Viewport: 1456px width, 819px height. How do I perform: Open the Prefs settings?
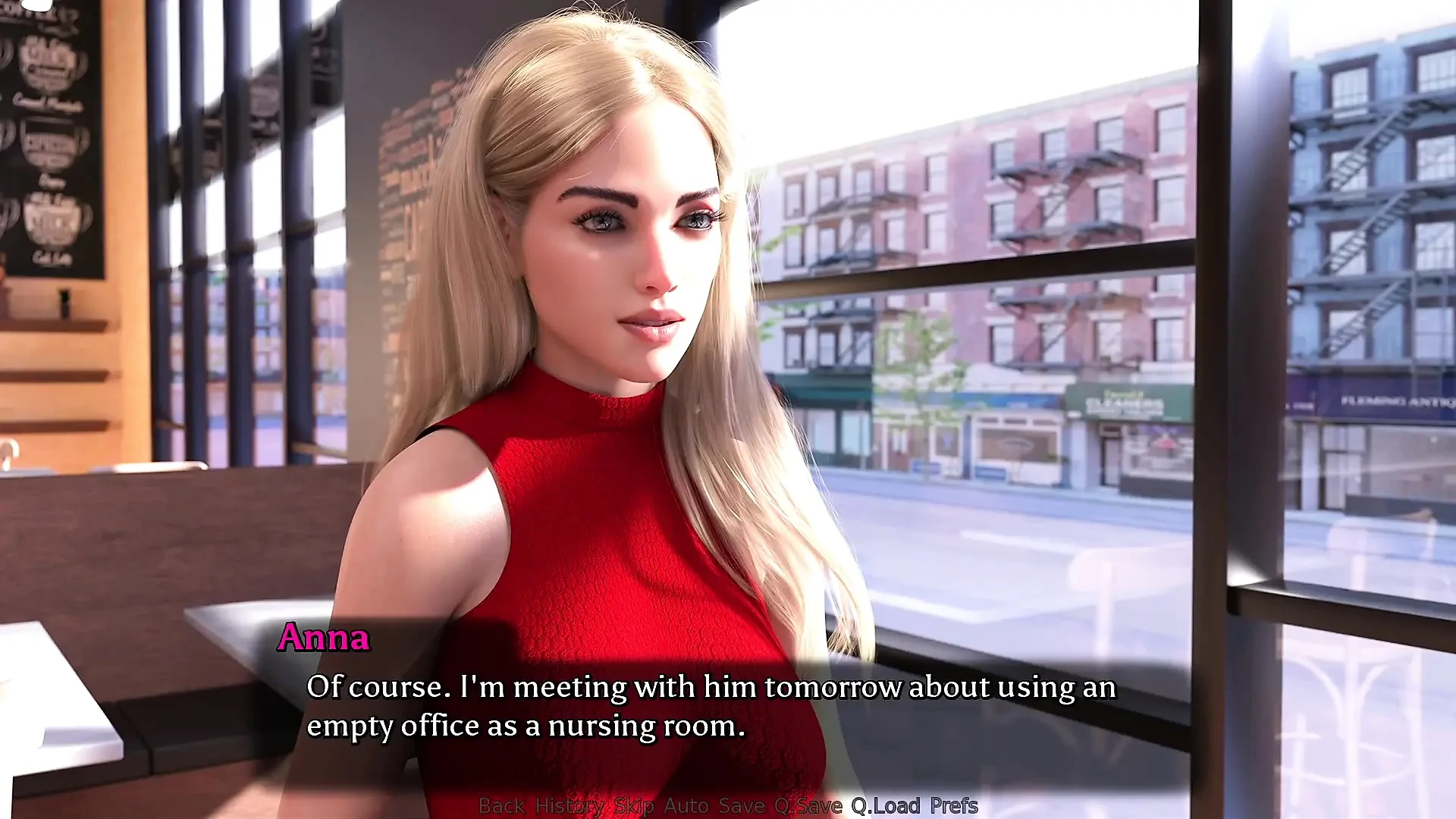(953, 805)
